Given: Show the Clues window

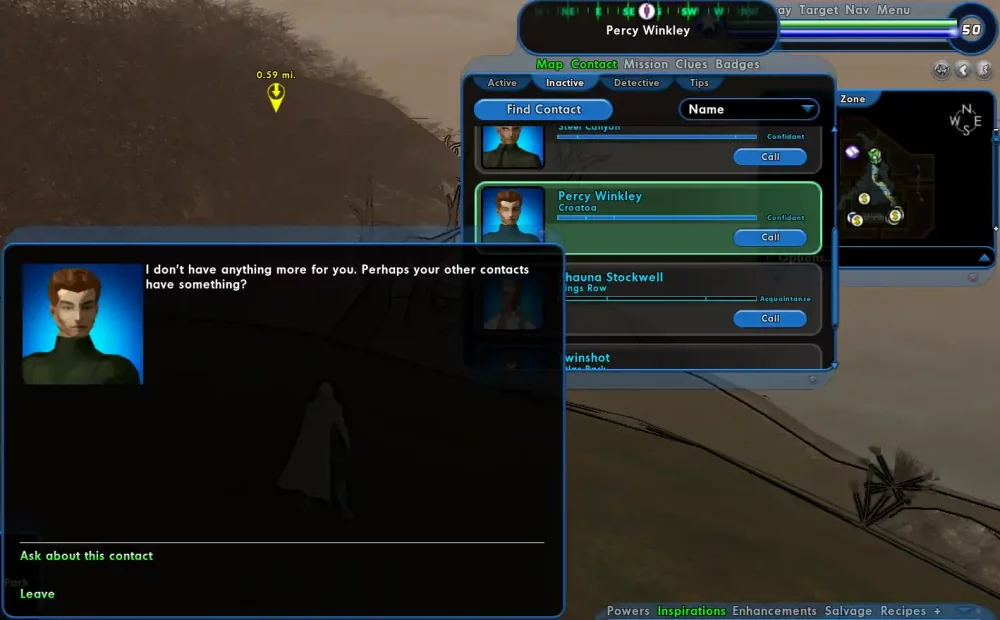Looking at the screenshot, I should (691, 65).
